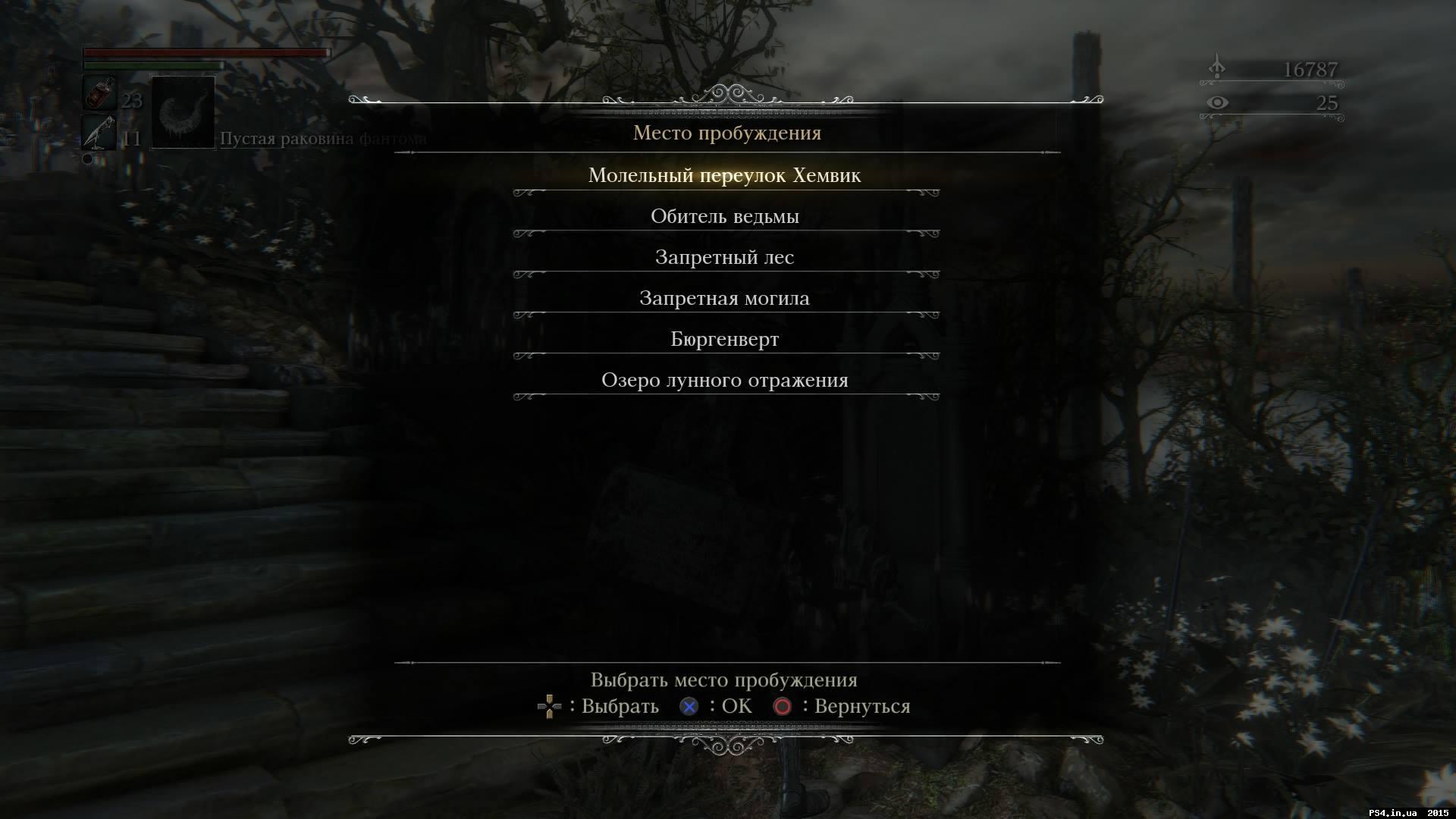Click the d-pad icon near Выбрать prompt
This screenshot has height=819, width=1456.
[x=548, y=706]
